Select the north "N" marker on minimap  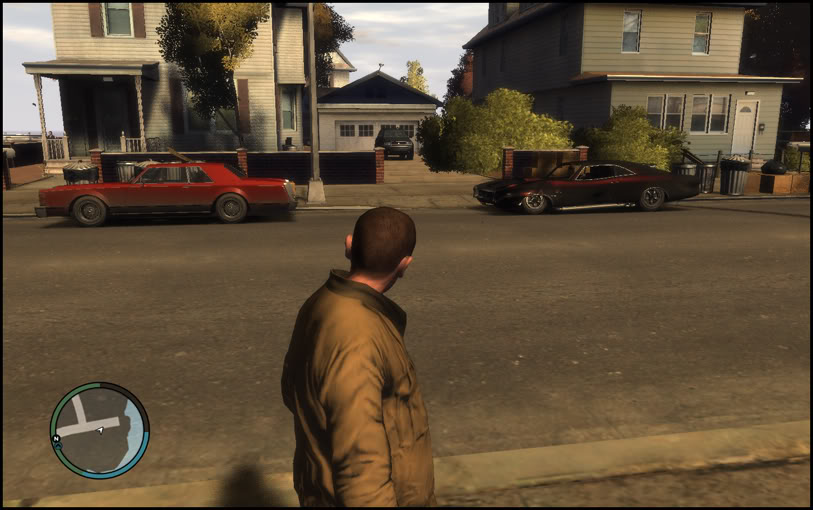coord(57,439)
